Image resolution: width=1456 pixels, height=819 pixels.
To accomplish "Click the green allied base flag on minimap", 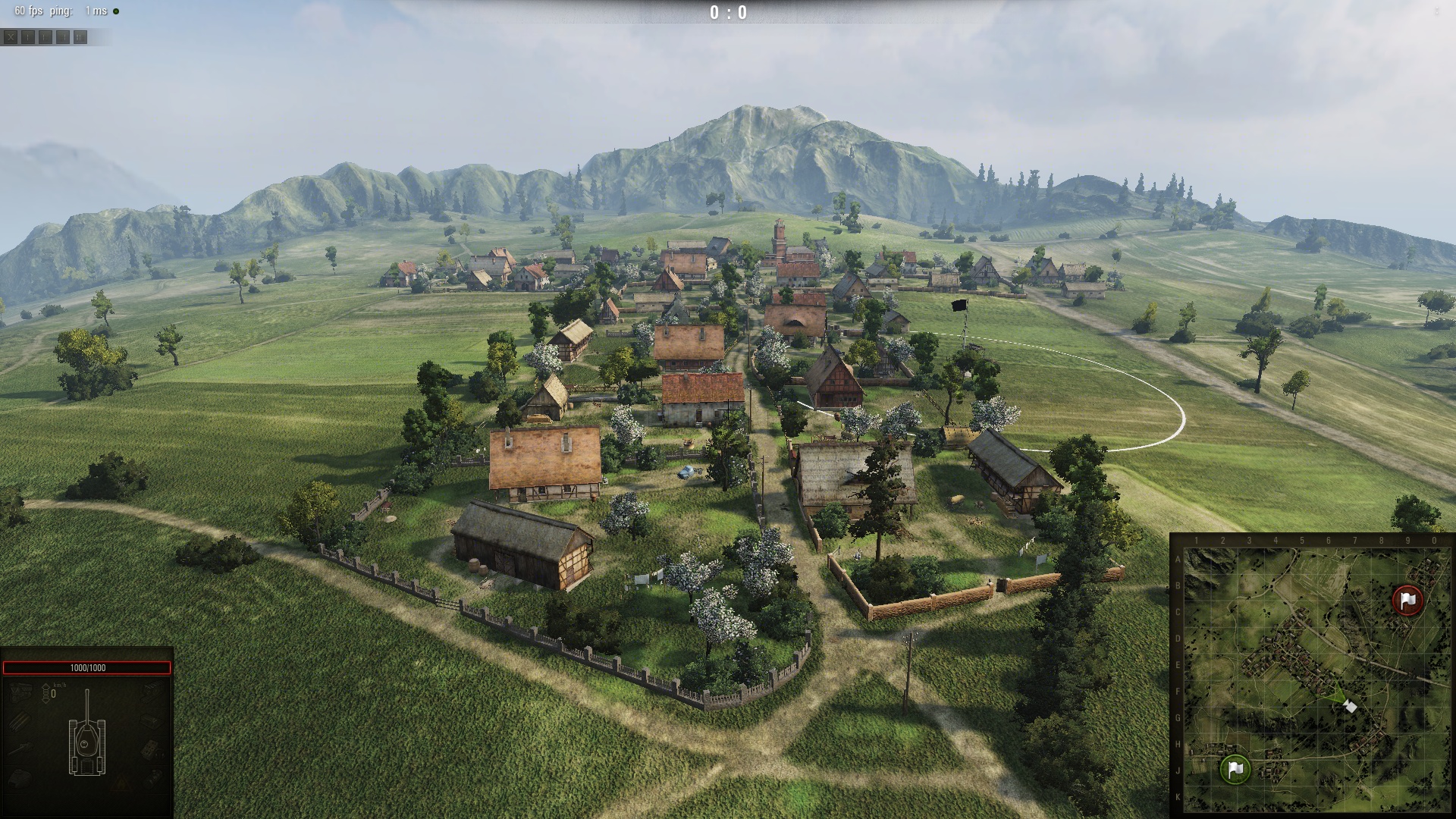I will (1235, 769).
